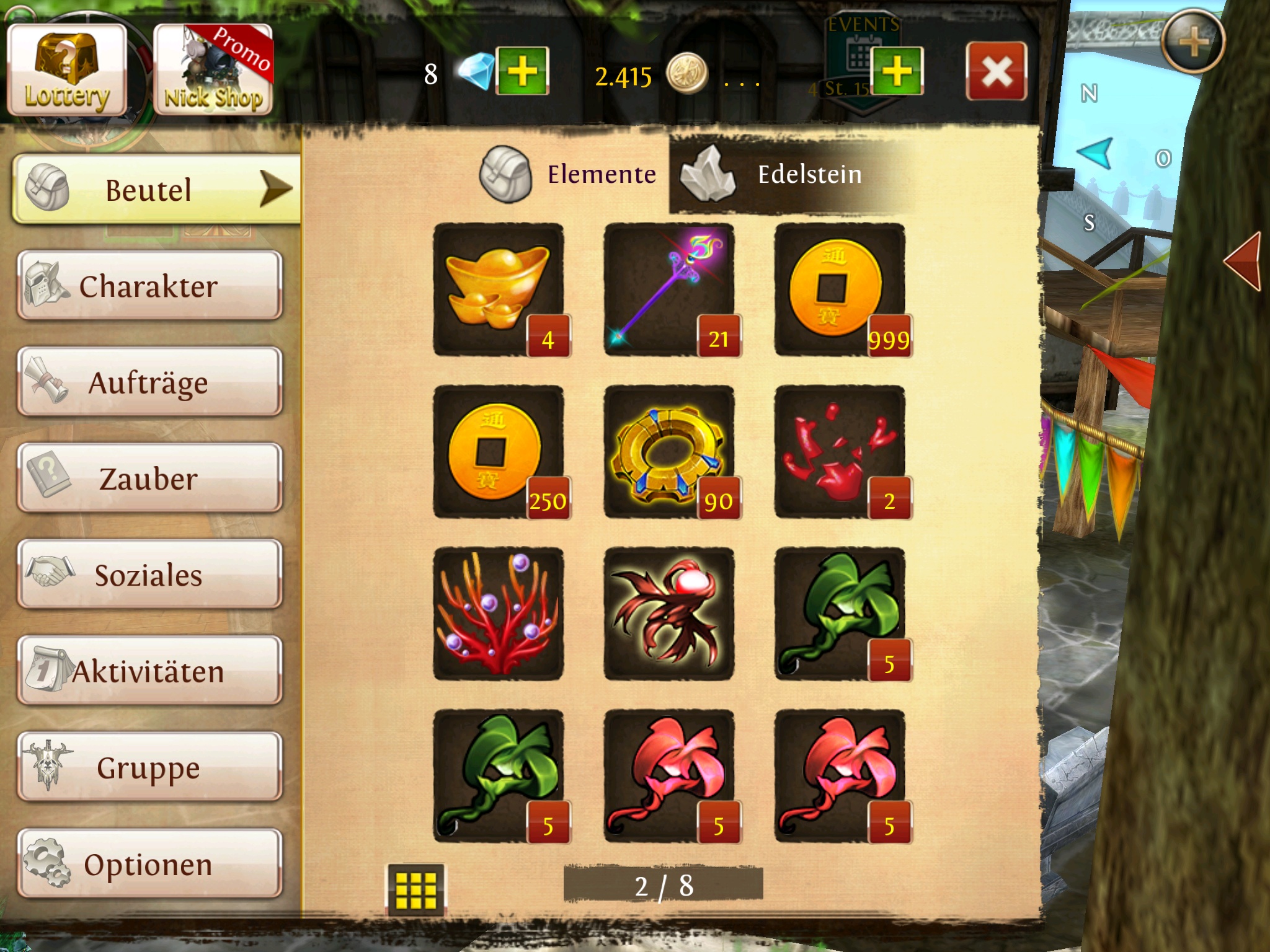Toggle the yellow grid view button
This screenshot has width=1270, height=952.
click(x=415, y=889)
